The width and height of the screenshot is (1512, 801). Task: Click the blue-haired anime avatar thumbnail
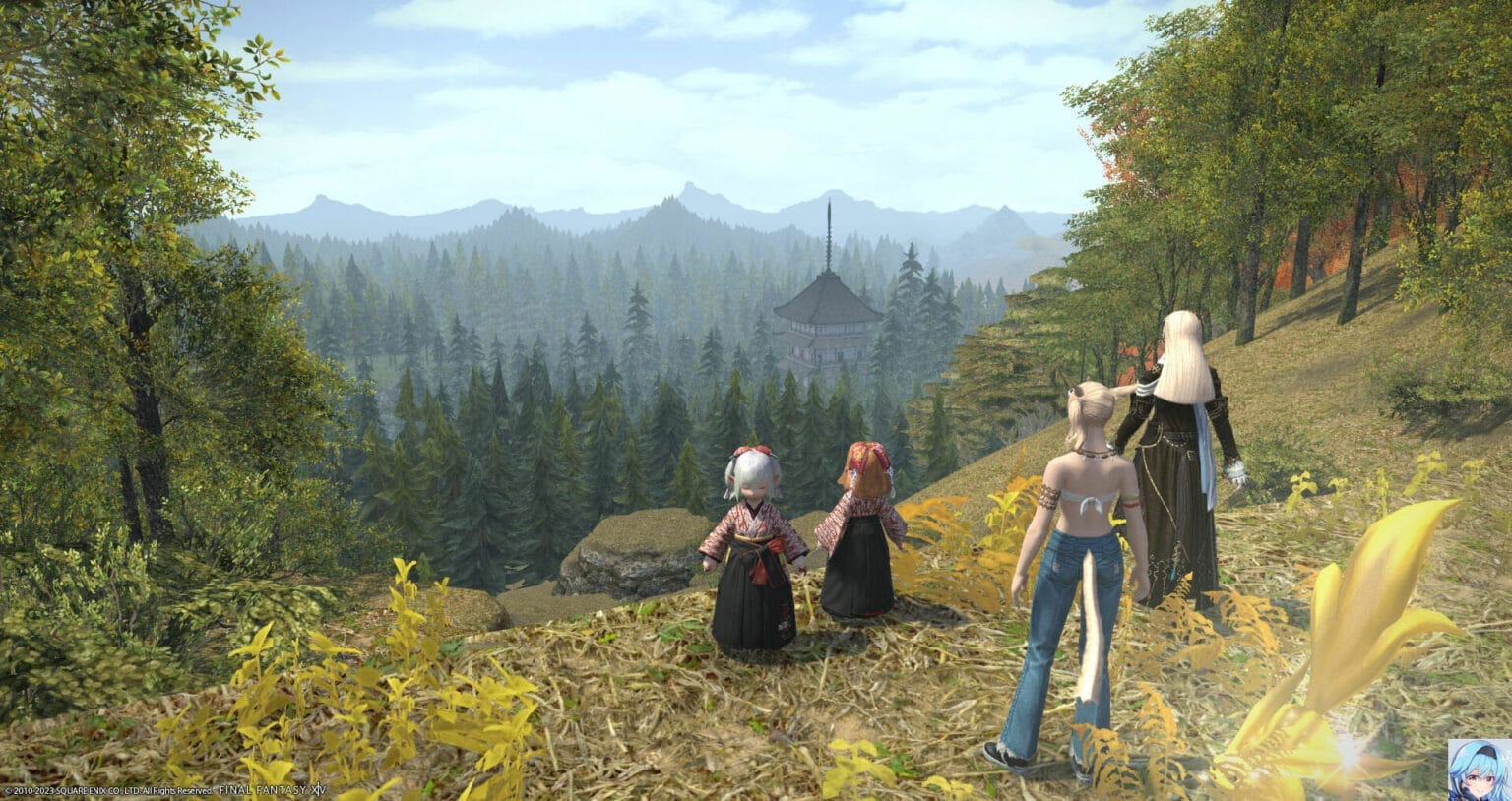point(1480,769)
